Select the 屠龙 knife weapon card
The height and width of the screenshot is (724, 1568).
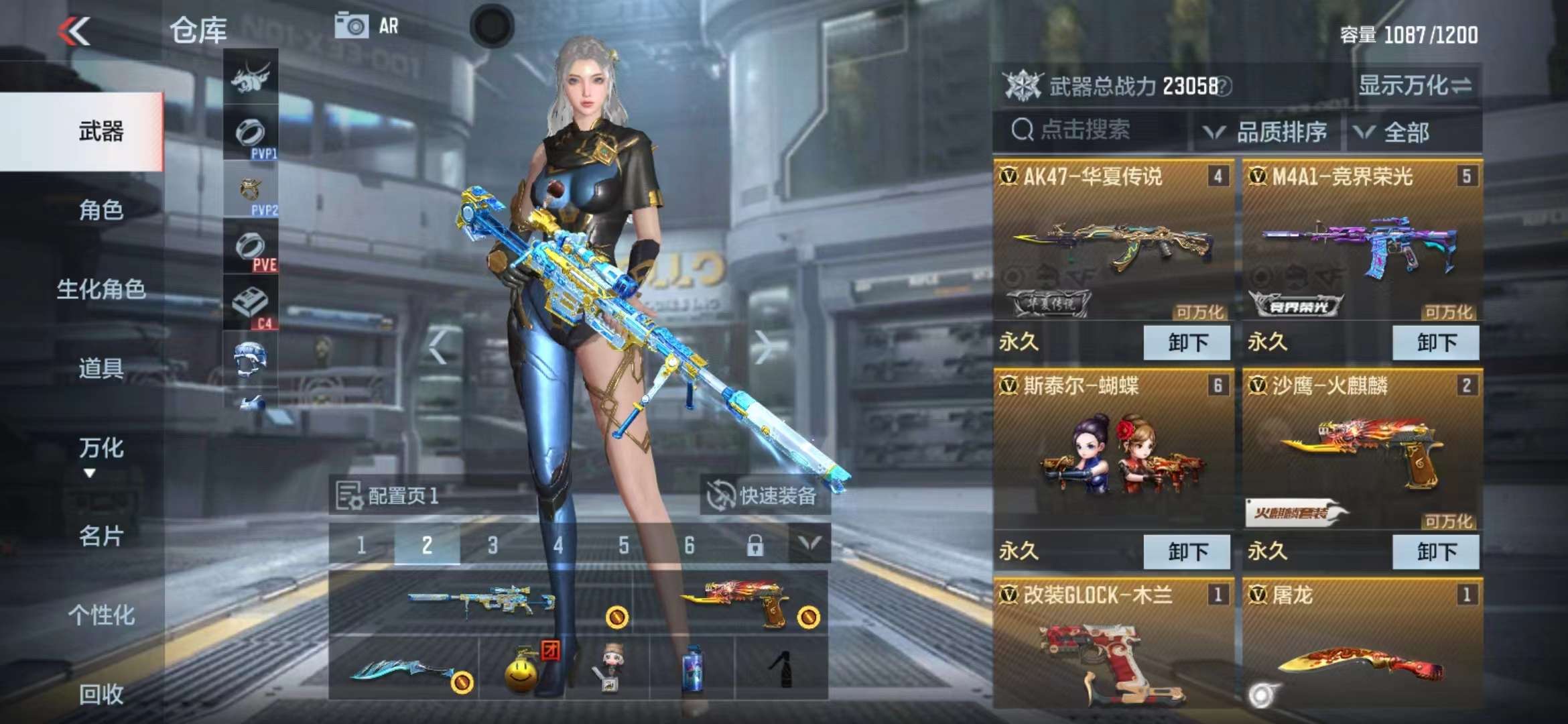tap(1362, 644)
